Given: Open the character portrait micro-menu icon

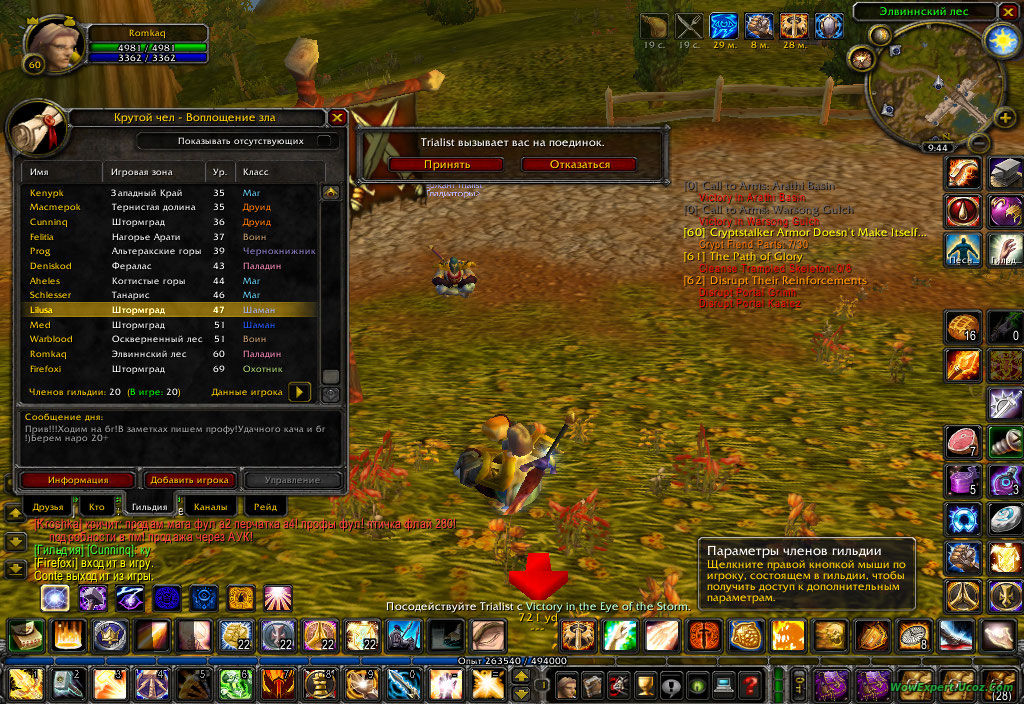Looking at the screenshot, I should [x=566, y=685].
